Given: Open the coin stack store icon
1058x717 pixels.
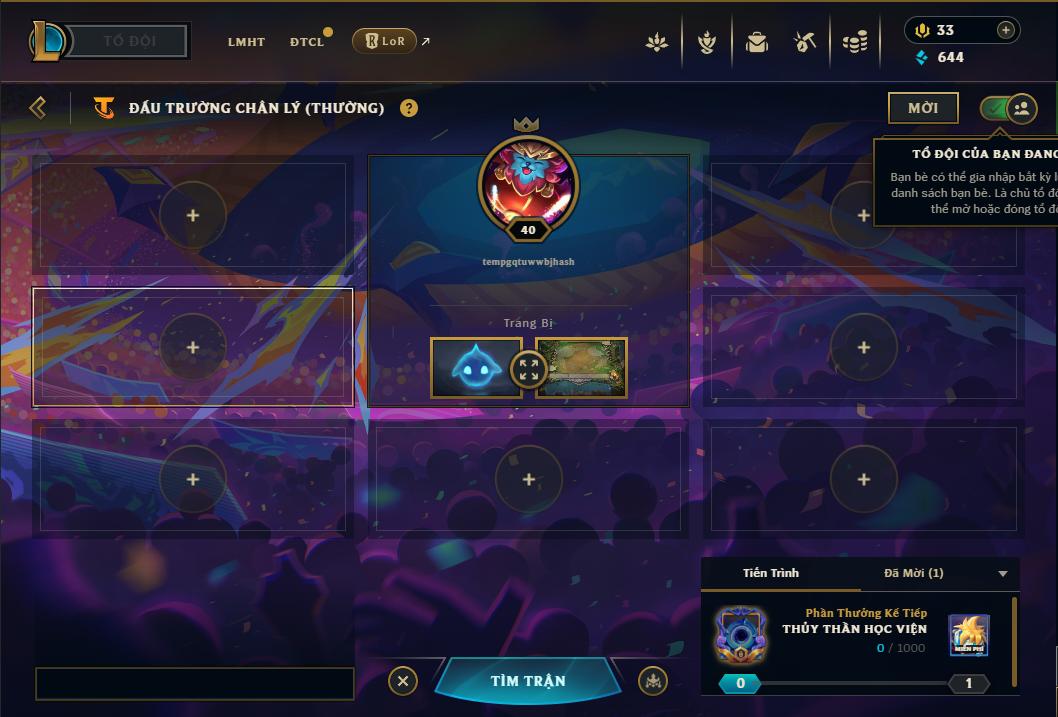Looking at the screenshot, I should click(x=854, y=42).
